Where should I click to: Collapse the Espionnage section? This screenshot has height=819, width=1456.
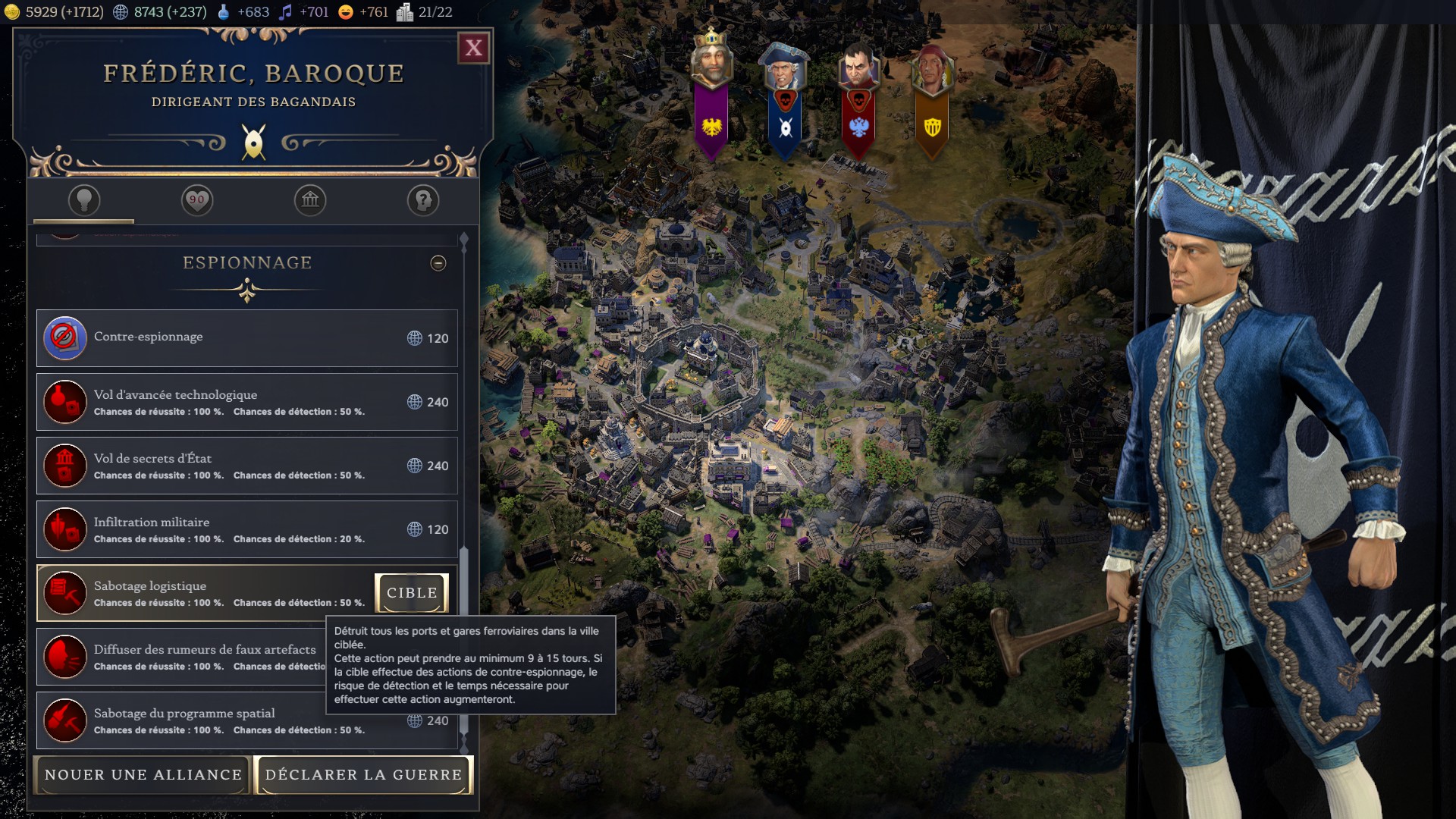click(438, 263)
